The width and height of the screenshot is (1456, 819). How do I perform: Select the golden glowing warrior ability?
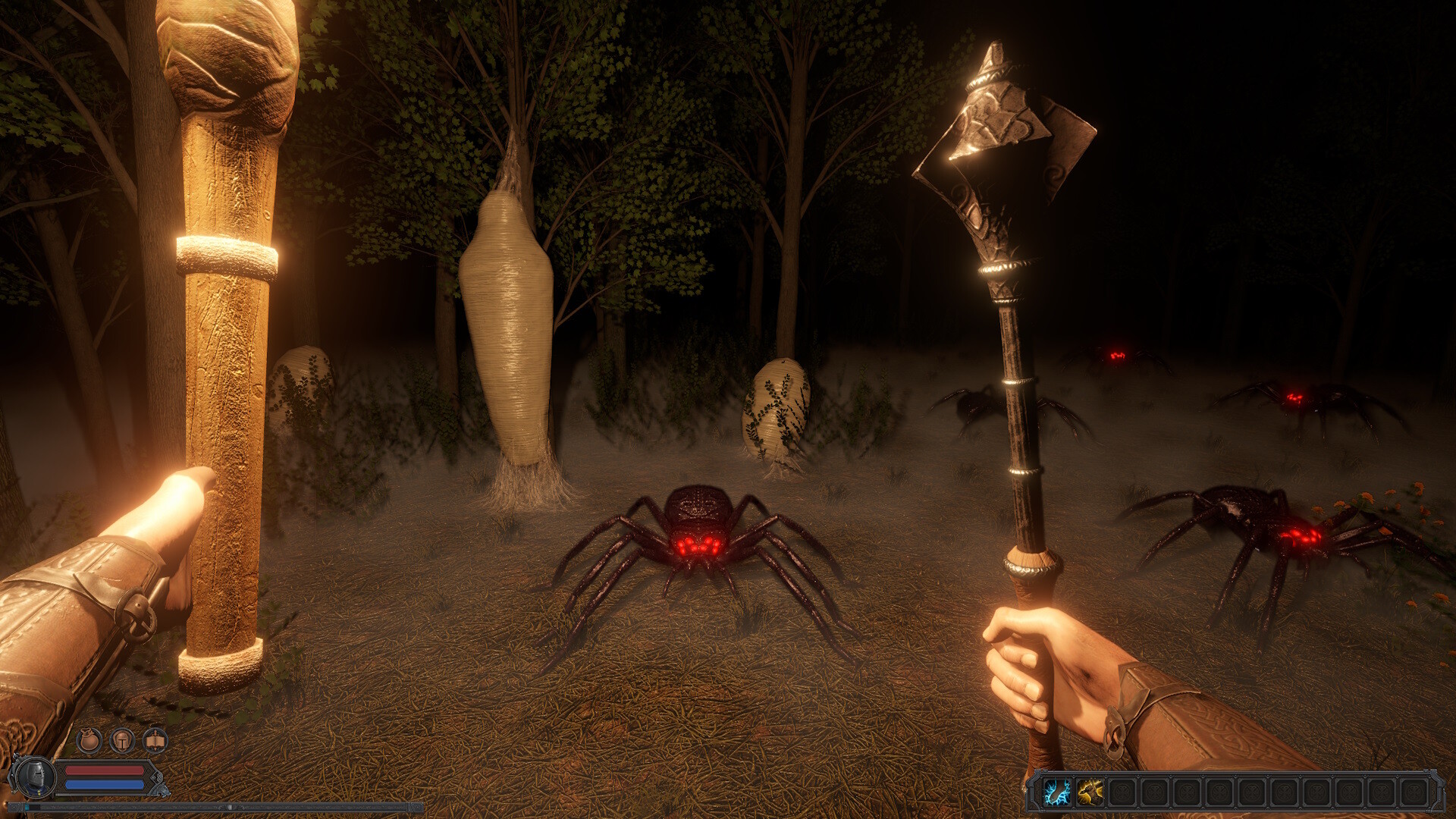coord(1090,793)
